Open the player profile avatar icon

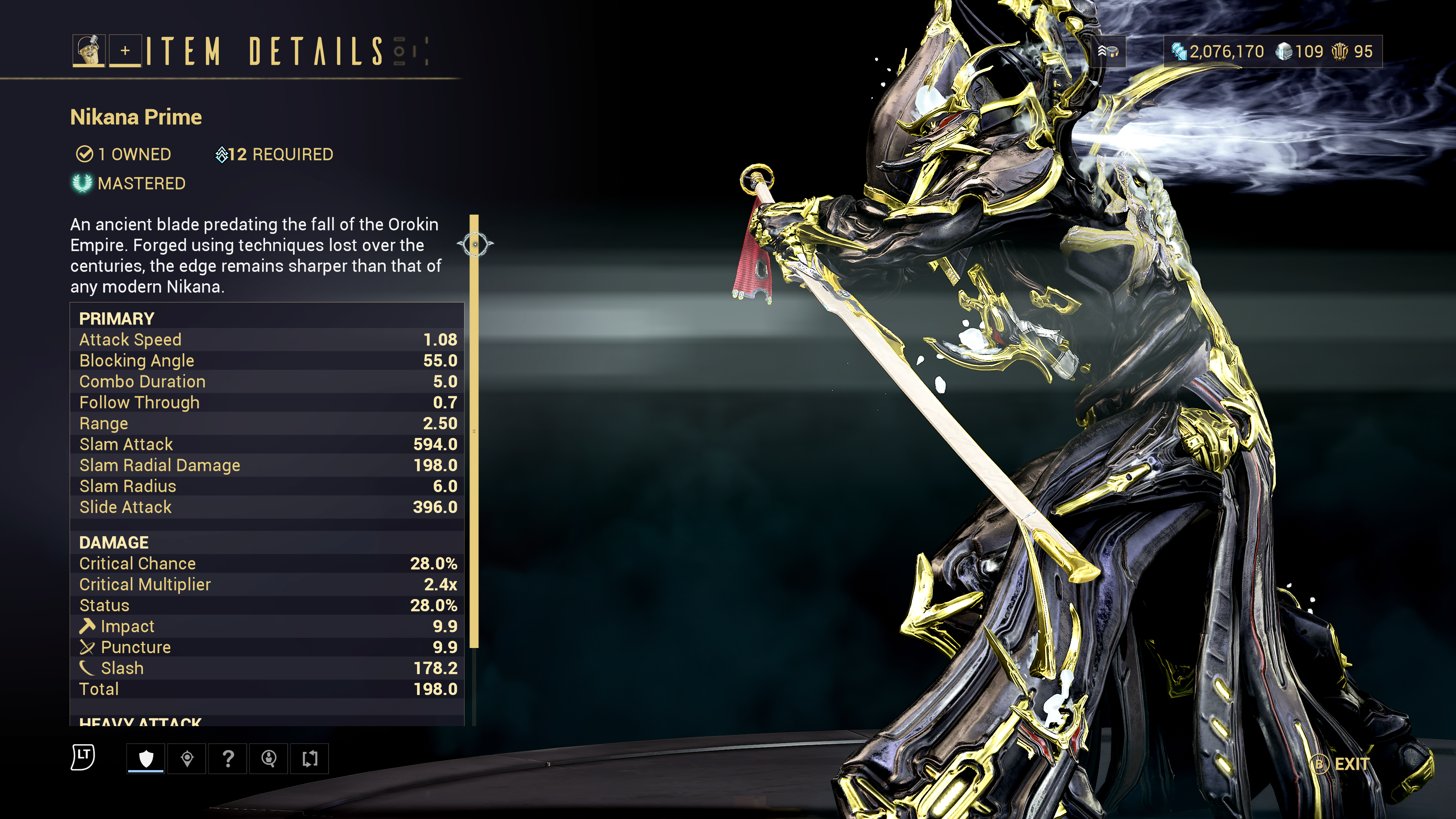(89, 51)
